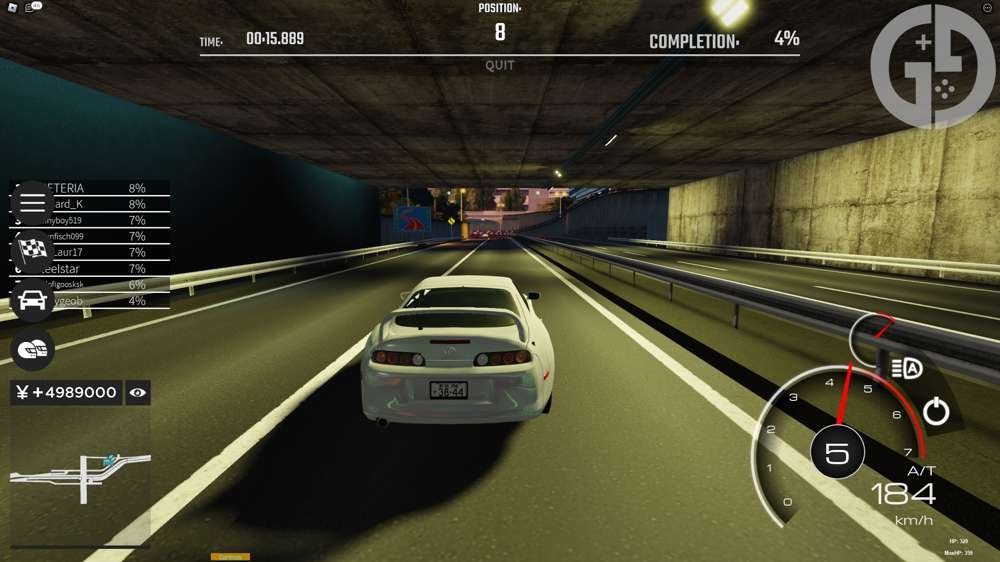The height and width of the screenshot is (562, 1000).
Task: Toggle the automatic headlights icon
Action: [x=905, y=369]
